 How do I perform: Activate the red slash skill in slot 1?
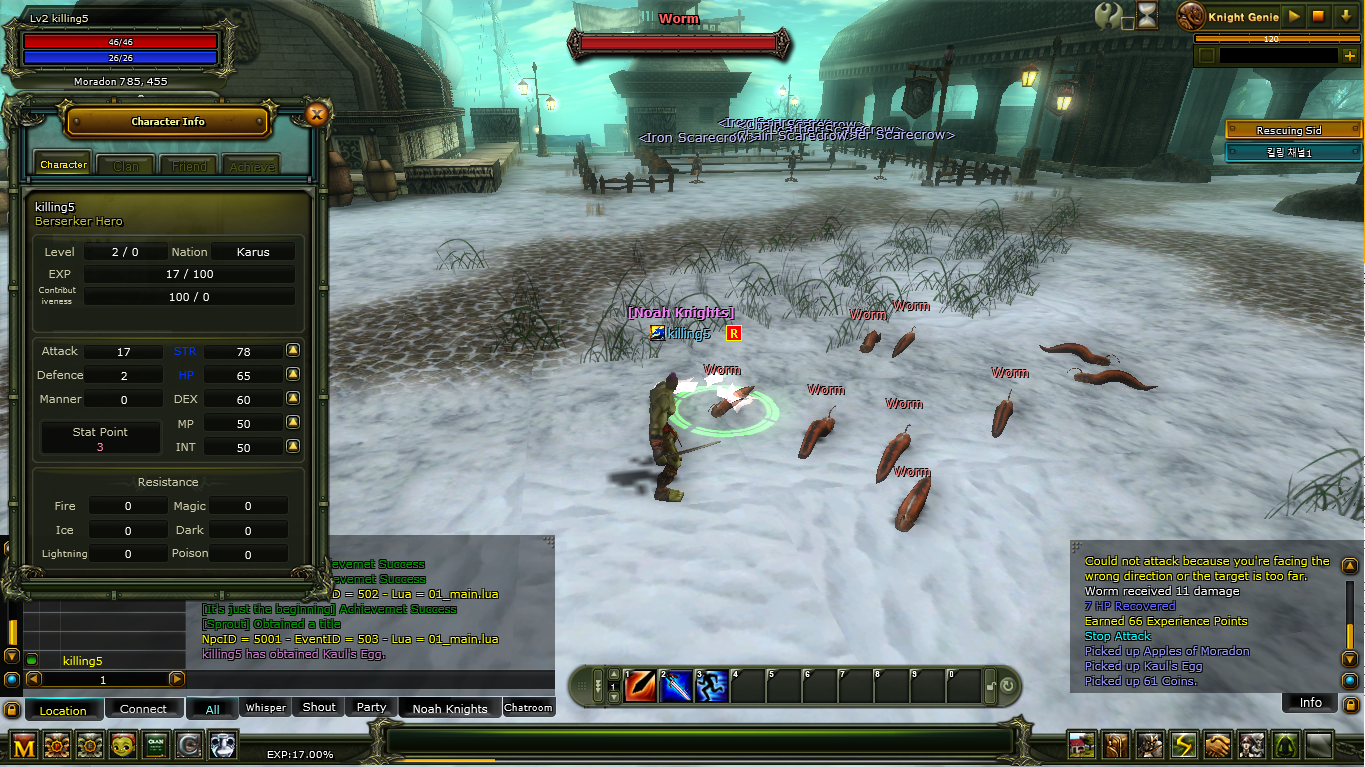pyautogui.click(x=640, y=686)
